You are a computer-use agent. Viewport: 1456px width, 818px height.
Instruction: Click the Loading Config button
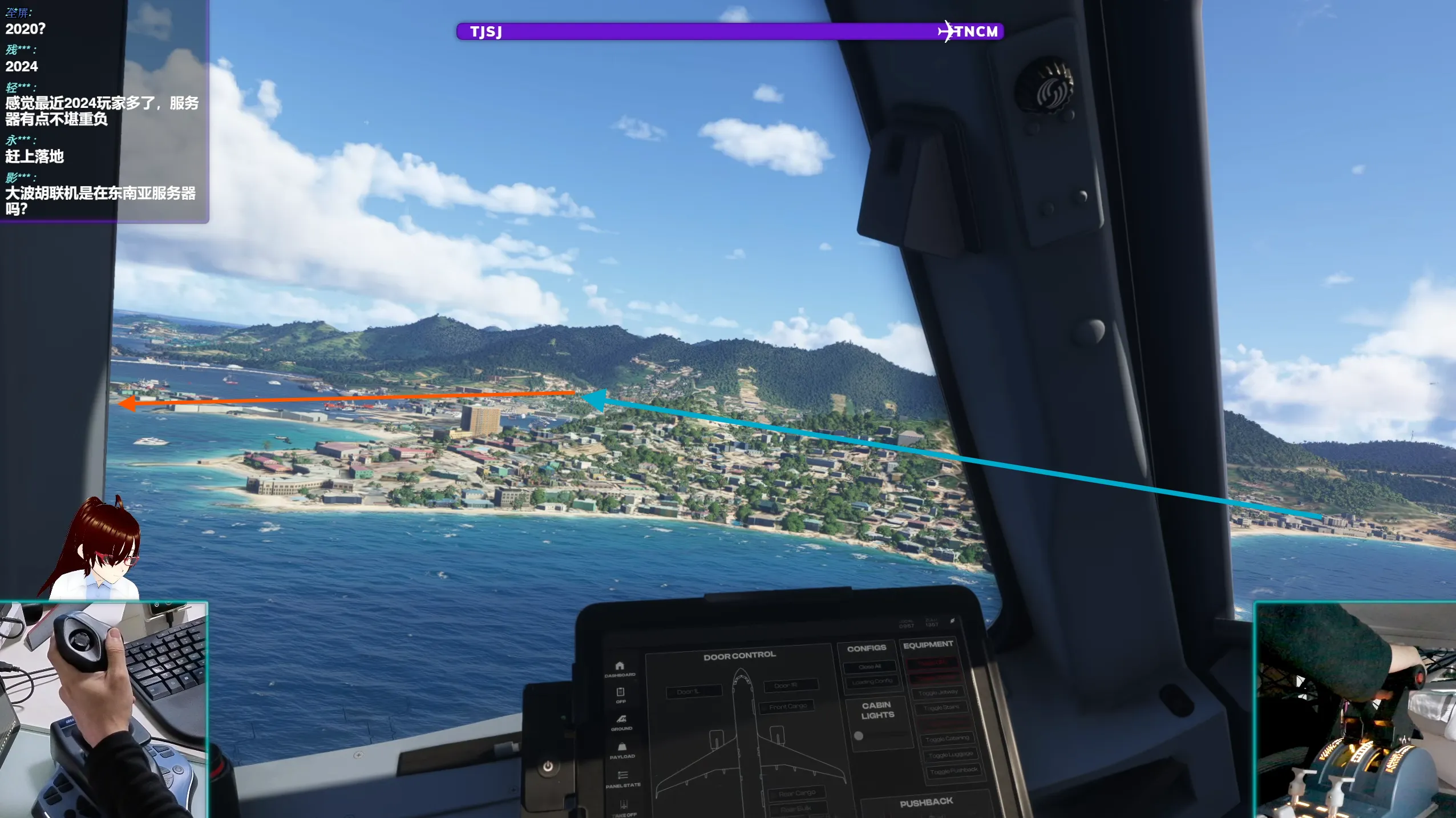(x=872, y=682)
